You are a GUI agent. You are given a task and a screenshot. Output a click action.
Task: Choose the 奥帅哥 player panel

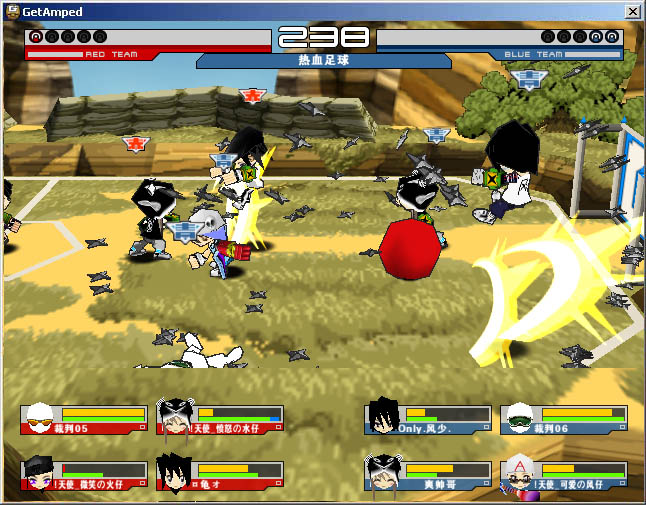coord(428,476)
